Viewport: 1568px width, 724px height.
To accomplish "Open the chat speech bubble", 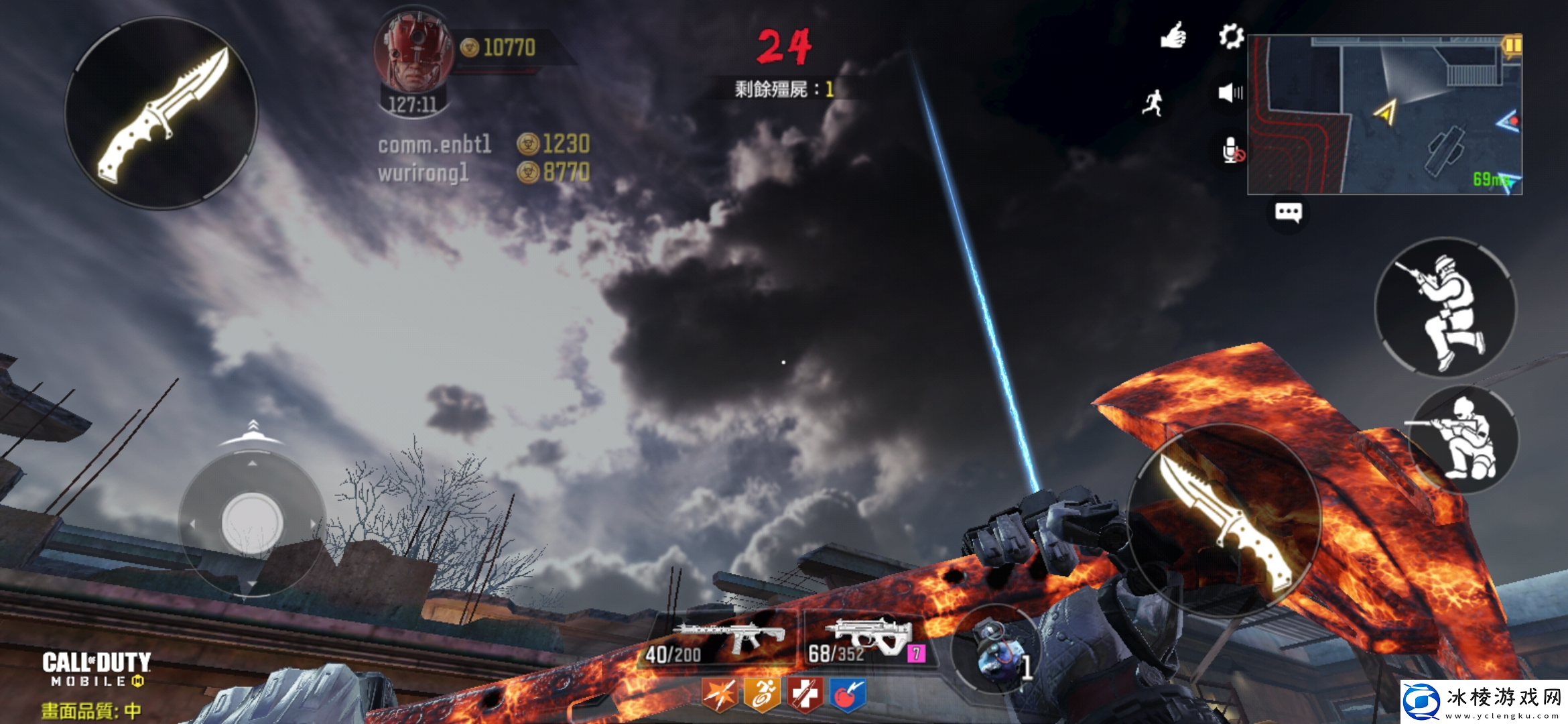I will (1288, 213).
